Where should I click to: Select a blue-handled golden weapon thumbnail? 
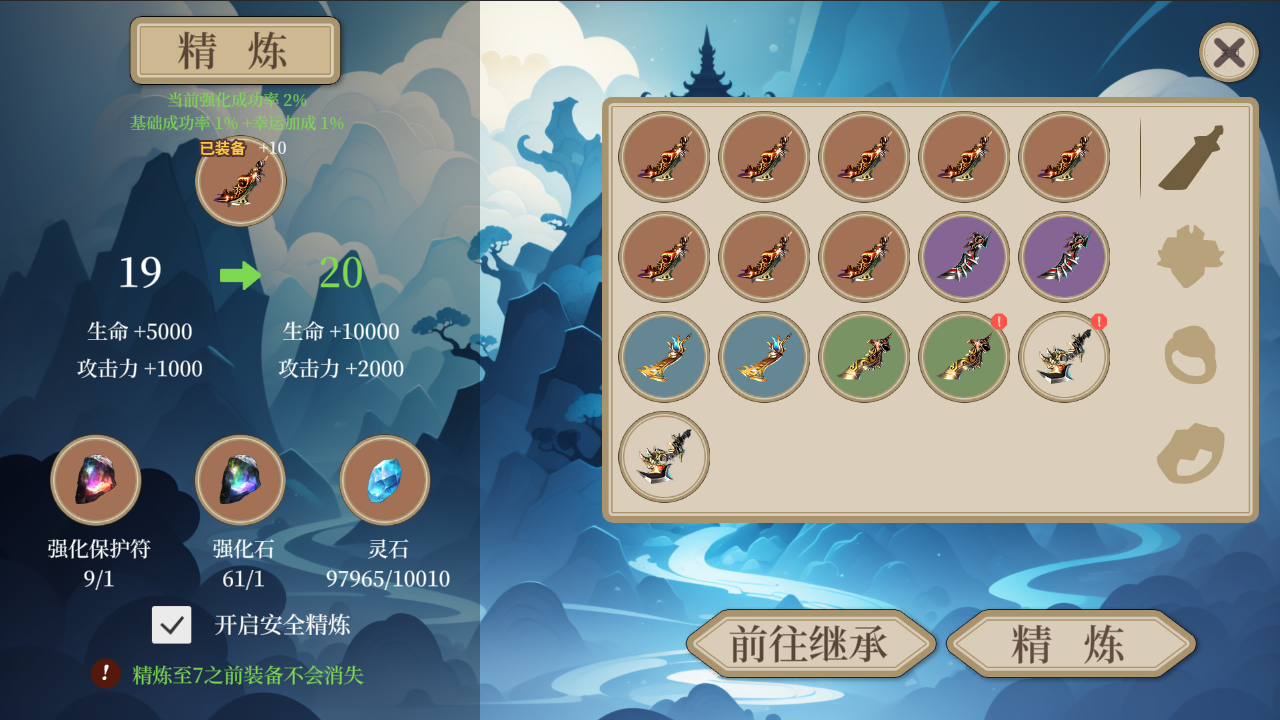click(x=664, y=357)
